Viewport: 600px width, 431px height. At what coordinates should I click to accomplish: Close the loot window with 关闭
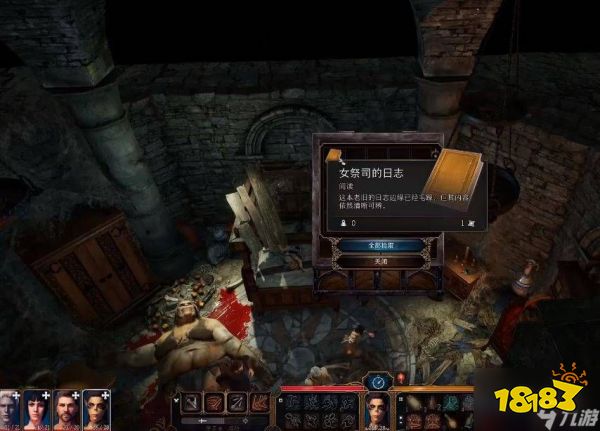point(378,260)
